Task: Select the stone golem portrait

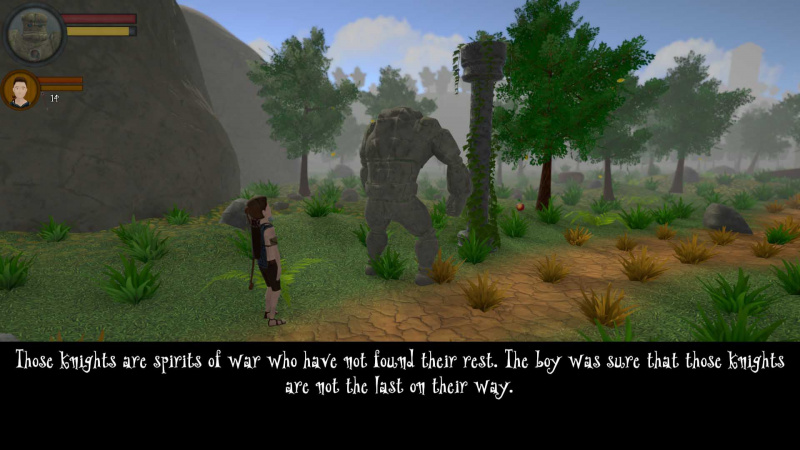Action: pyautogui.click(x=34, y=33)
